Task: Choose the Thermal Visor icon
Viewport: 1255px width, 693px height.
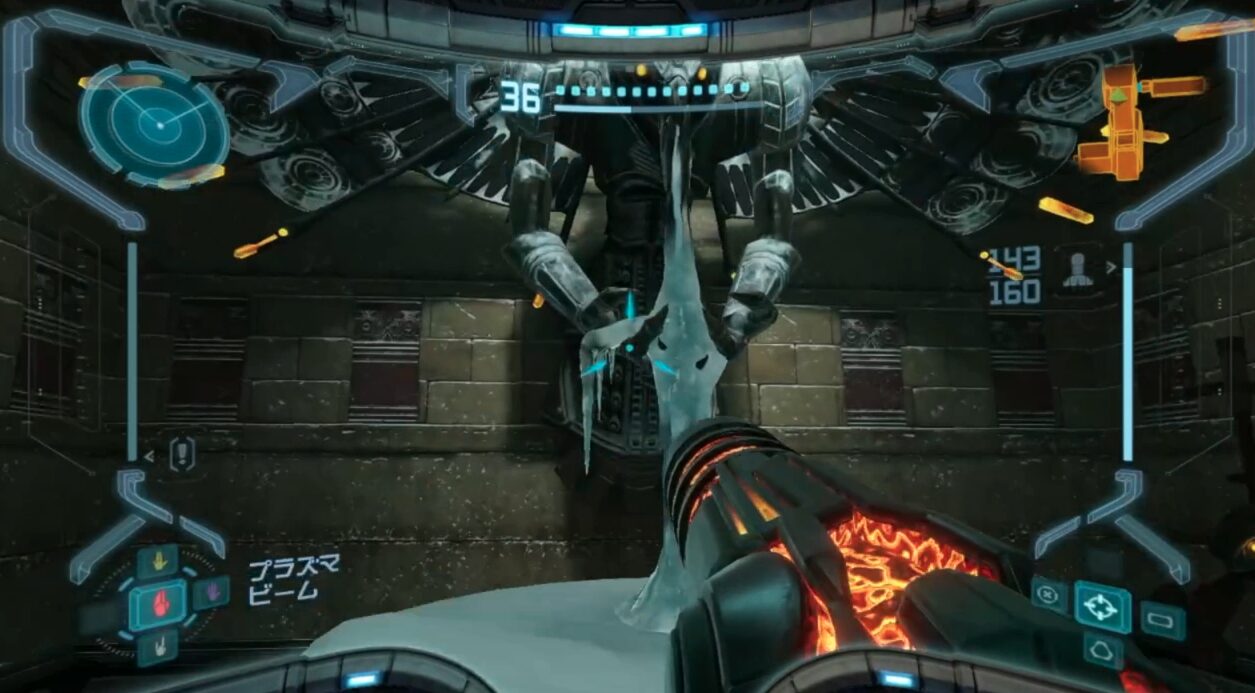Action: (x=1101, y=649)
